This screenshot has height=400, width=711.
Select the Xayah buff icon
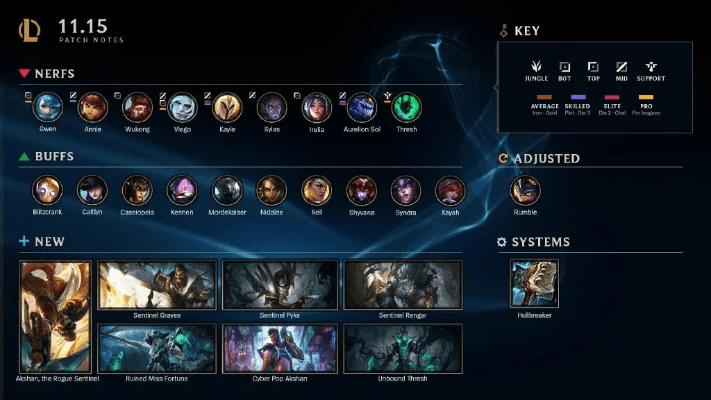[450, 190]
